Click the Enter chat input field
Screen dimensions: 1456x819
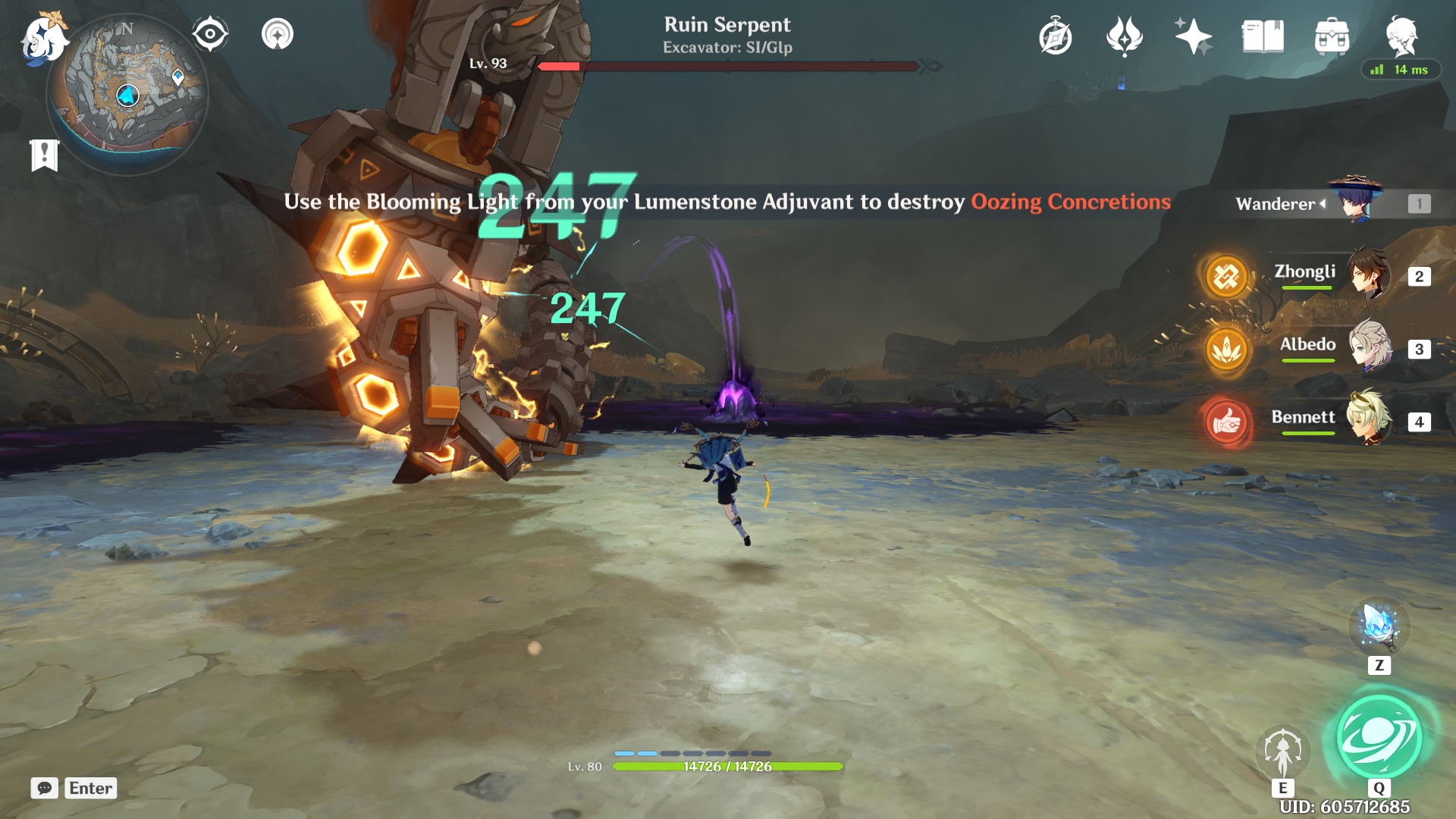coord(90,789)
